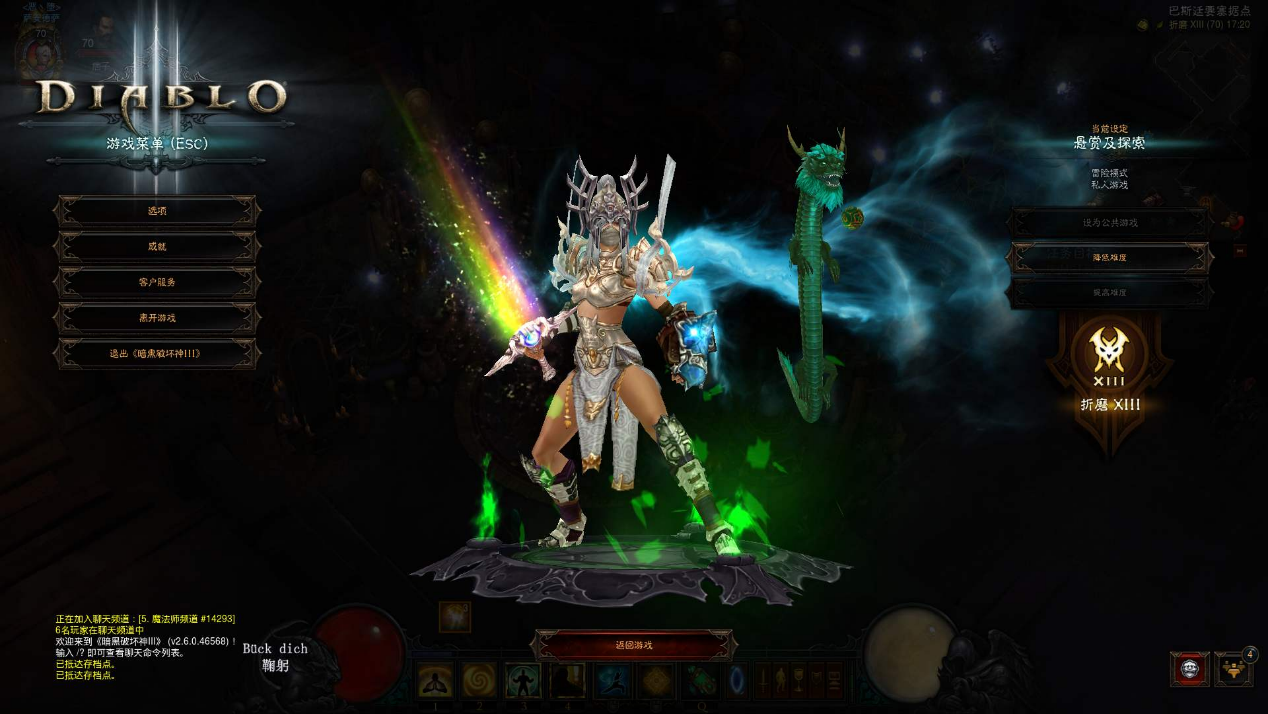Image resolution: width=1268 pixels, height=714 pixels.
Task: Click 降低难度 to lower the difficulty
Action: click(x=1109, y=257)
